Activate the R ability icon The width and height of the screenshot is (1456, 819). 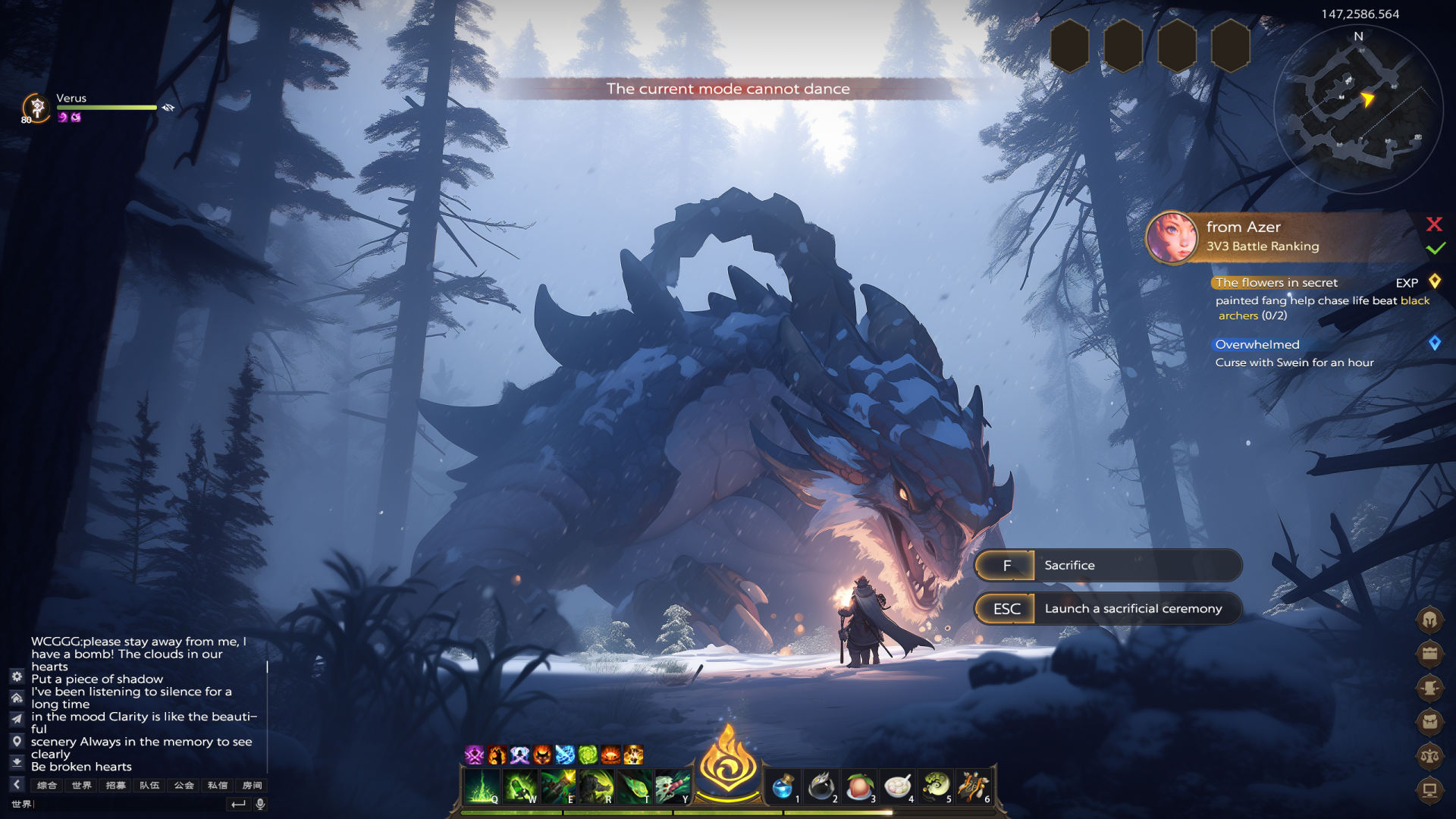click(x=596, y=786)
